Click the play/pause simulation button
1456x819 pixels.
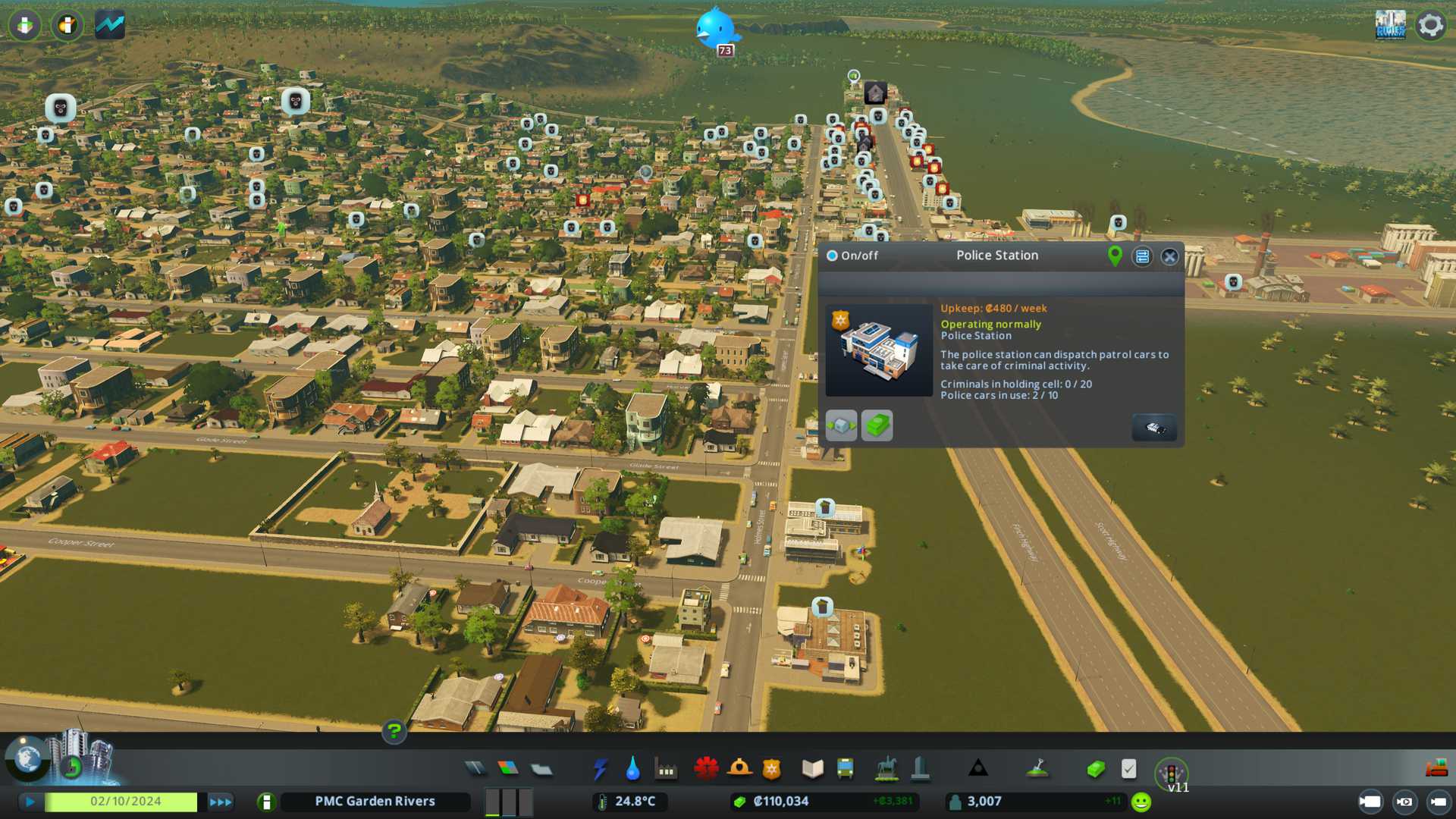(x=30, y=802)
